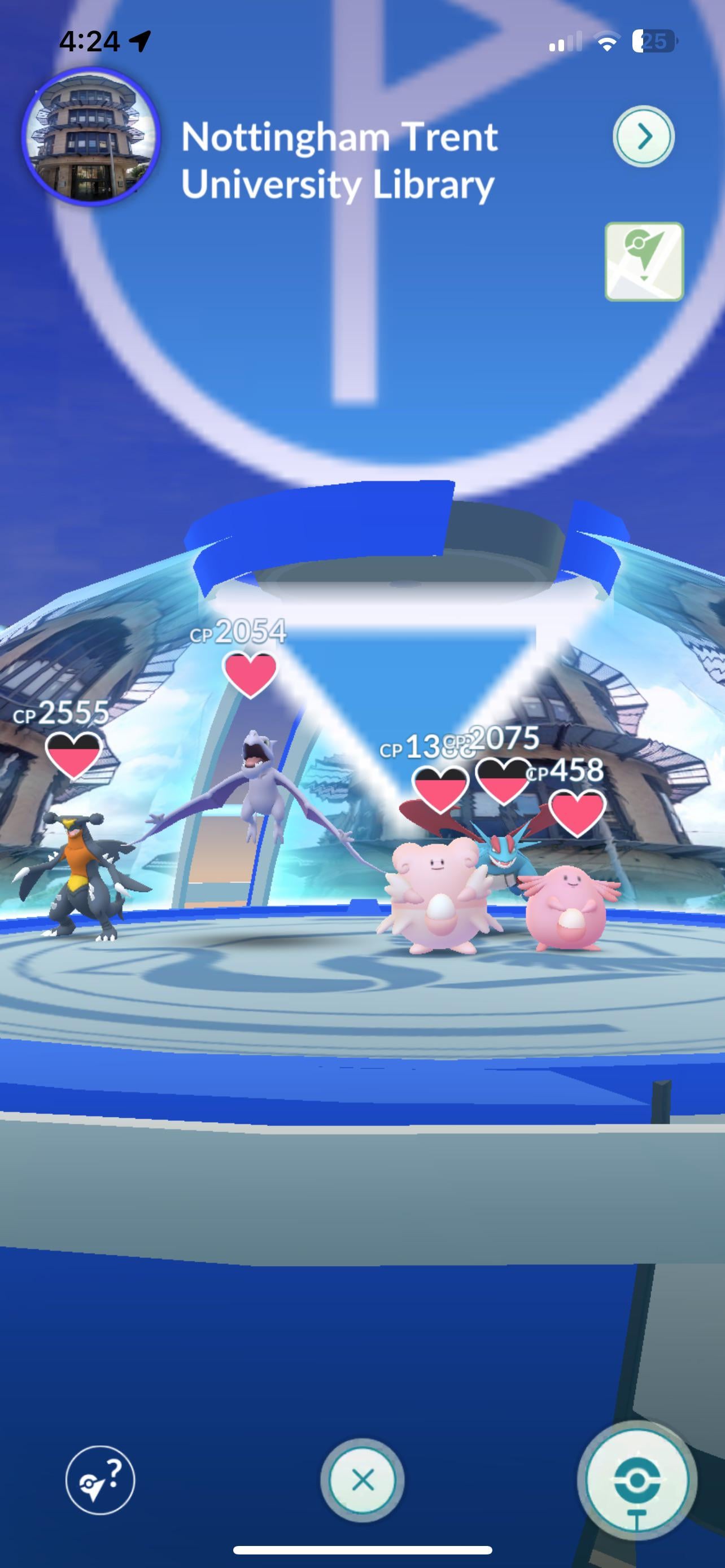Image resolution: width=725 pixels, height=1568 pixels.
Task: Open the map directions icon
Action: (644, 262)
